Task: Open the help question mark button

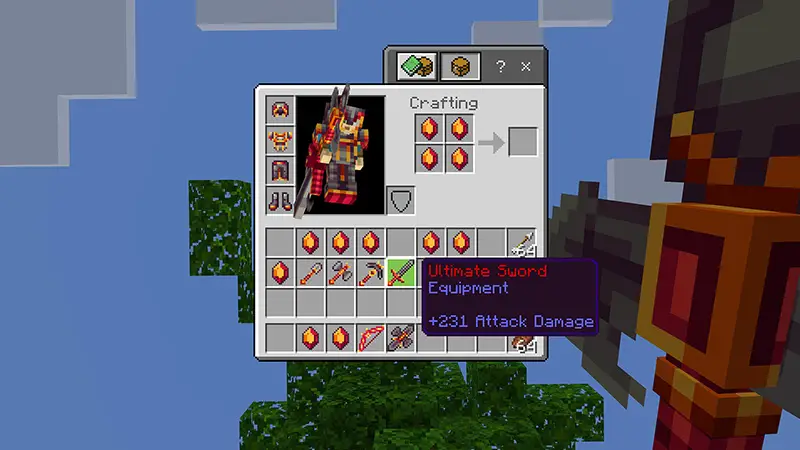Action: coord(500,67)
